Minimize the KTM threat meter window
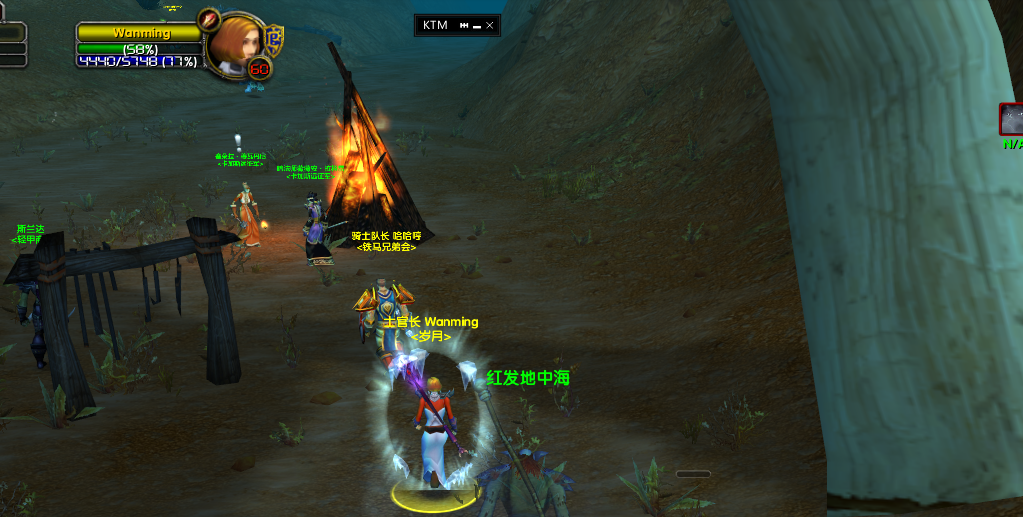Viewport: 1023px width, 517px height. tap(477, 25)
